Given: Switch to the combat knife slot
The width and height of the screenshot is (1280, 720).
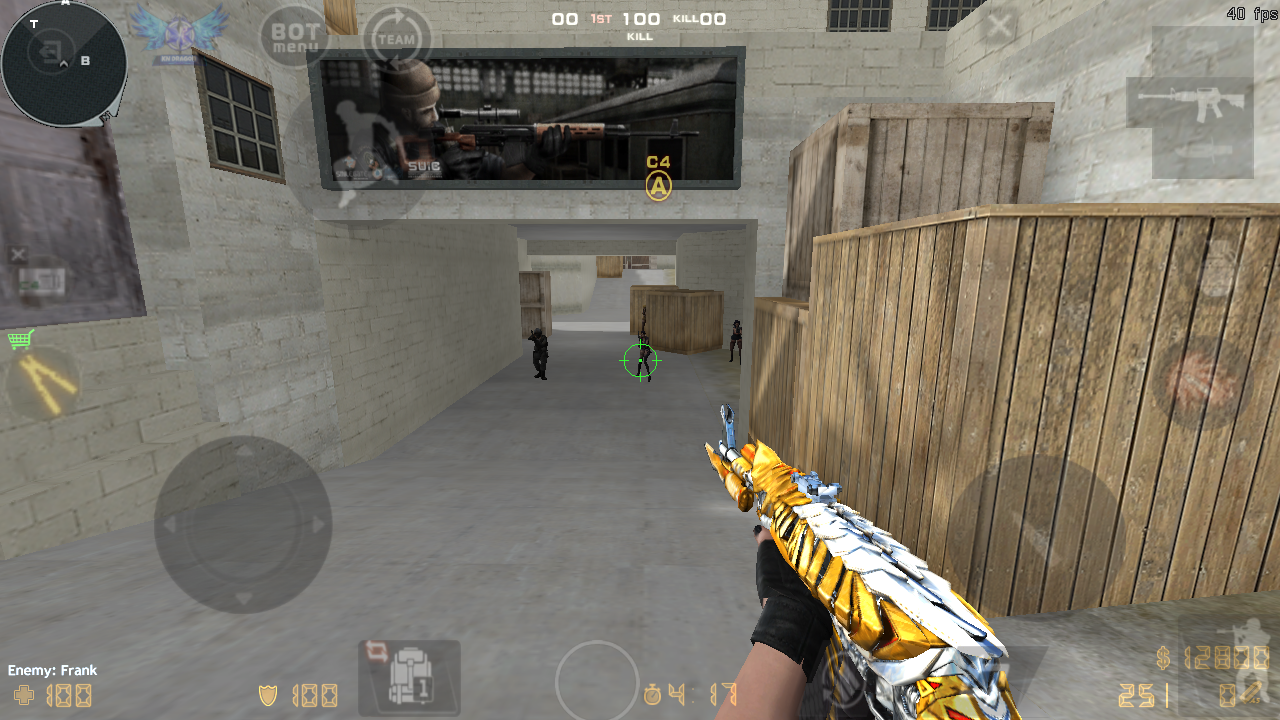Looking at the screenshot, I should (1203, 153).
